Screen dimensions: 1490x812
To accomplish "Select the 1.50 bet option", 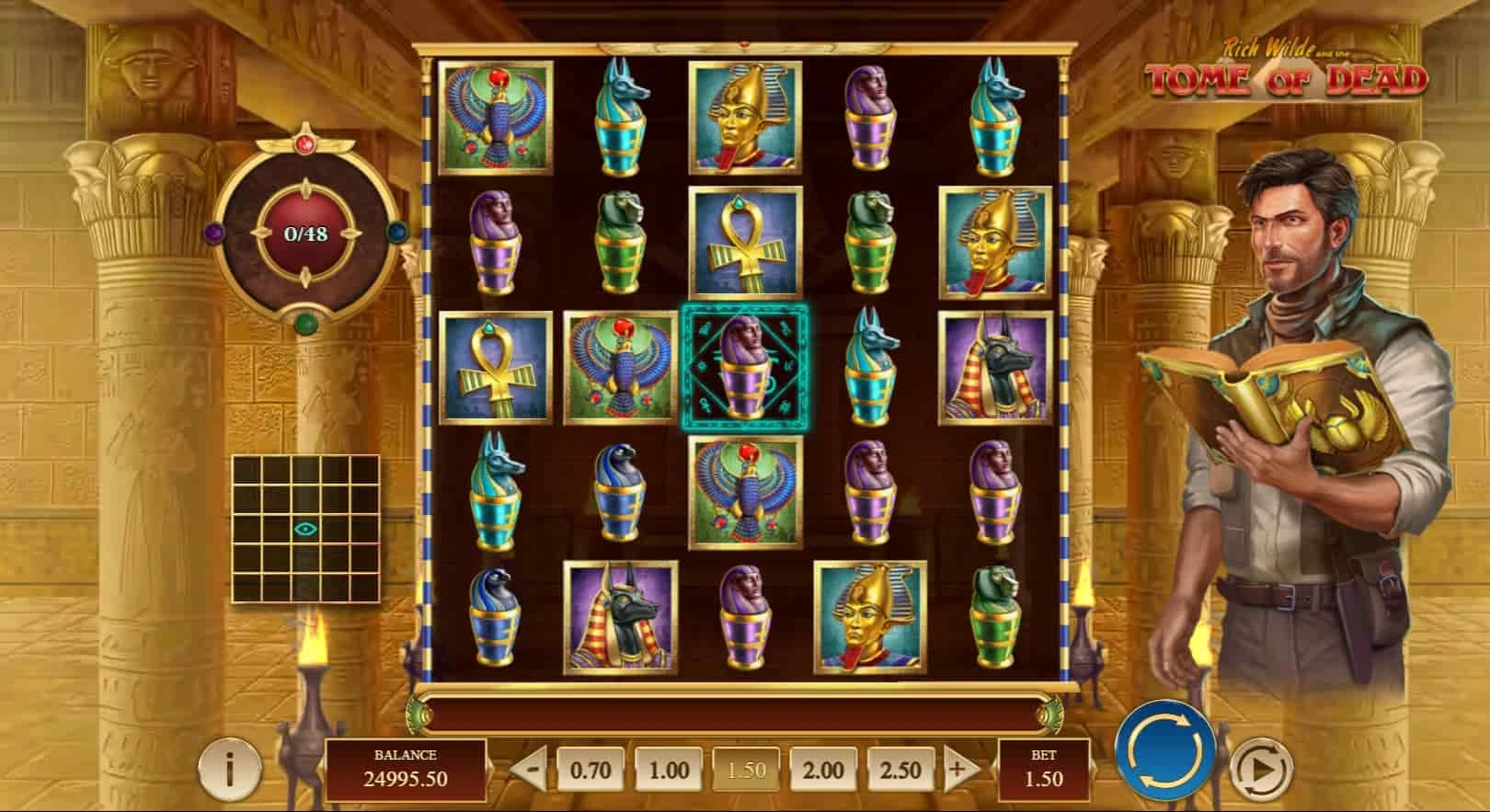I will [x=746, y=769].
